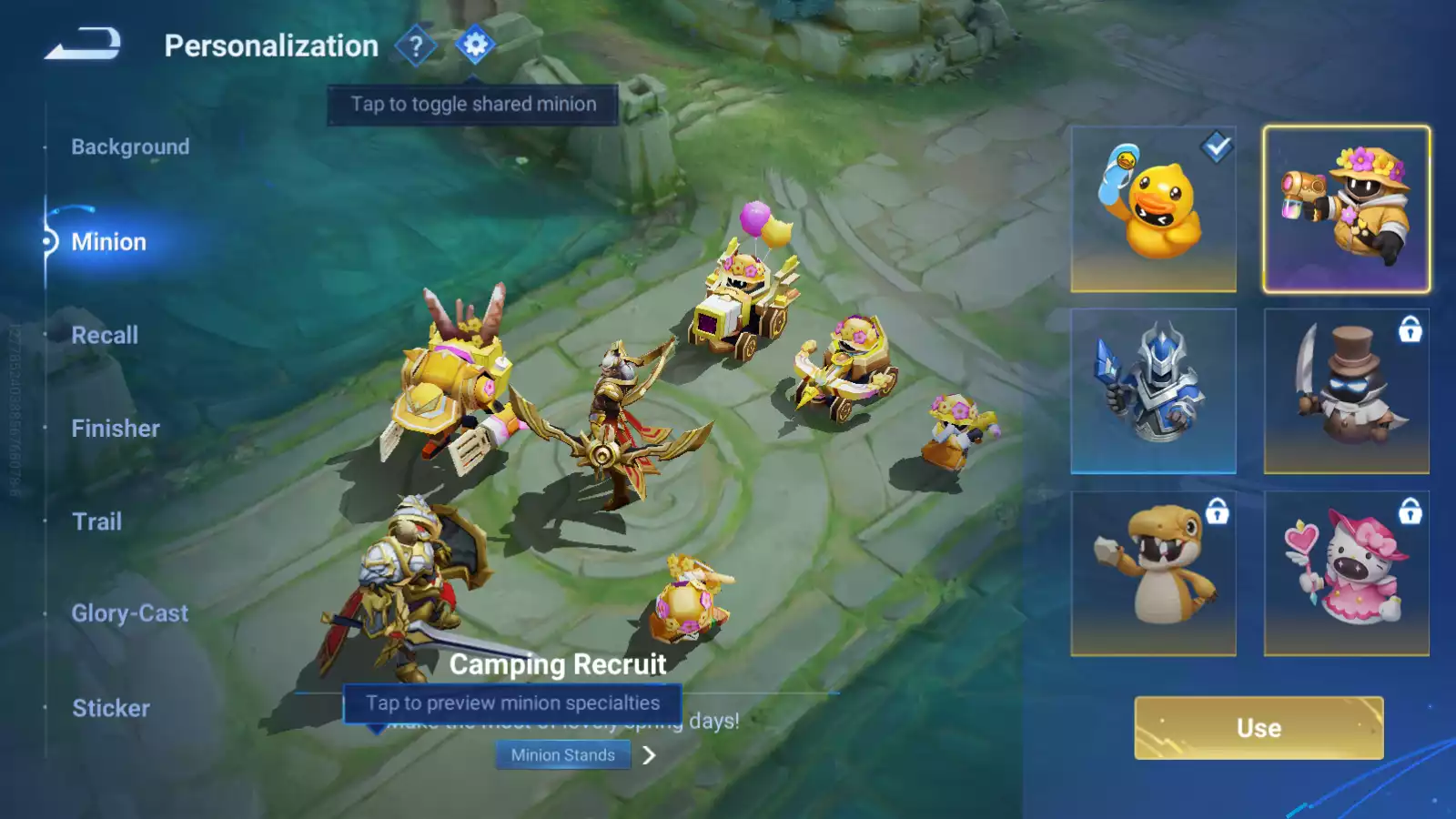Select the Minion tab
1456x819 pixels.
[x=108, y=242]
